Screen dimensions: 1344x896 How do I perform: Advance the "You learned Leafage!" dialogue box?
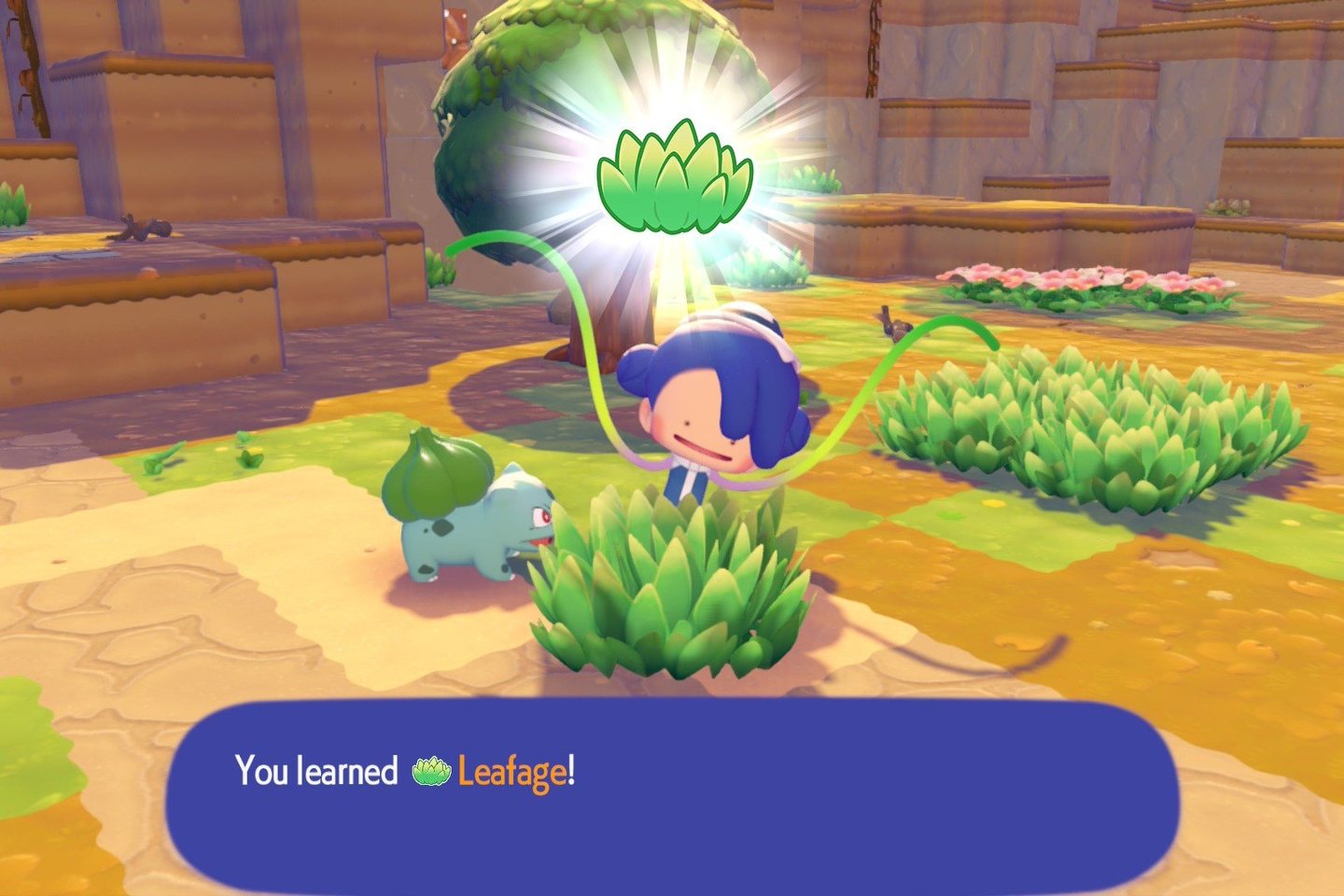click(x=672, y=793)
